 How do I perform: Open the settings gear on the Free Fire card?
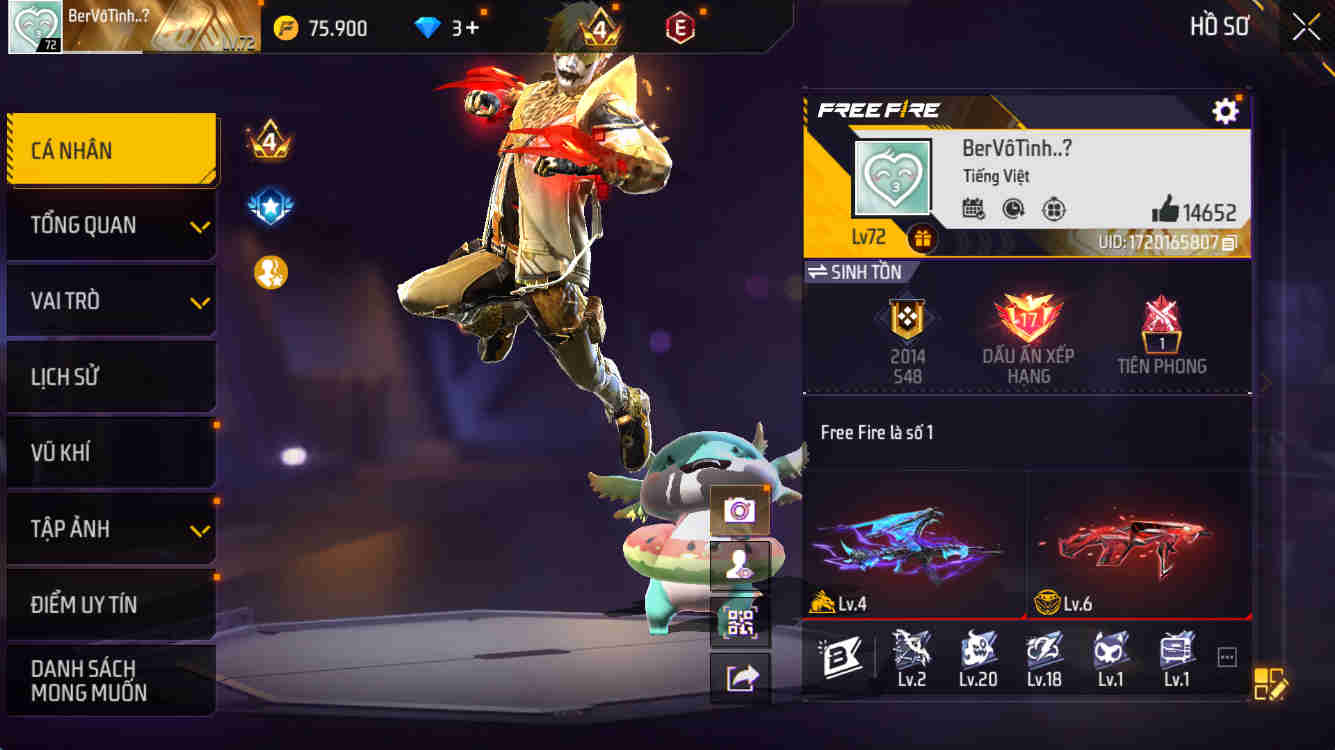pos(1225,111)
